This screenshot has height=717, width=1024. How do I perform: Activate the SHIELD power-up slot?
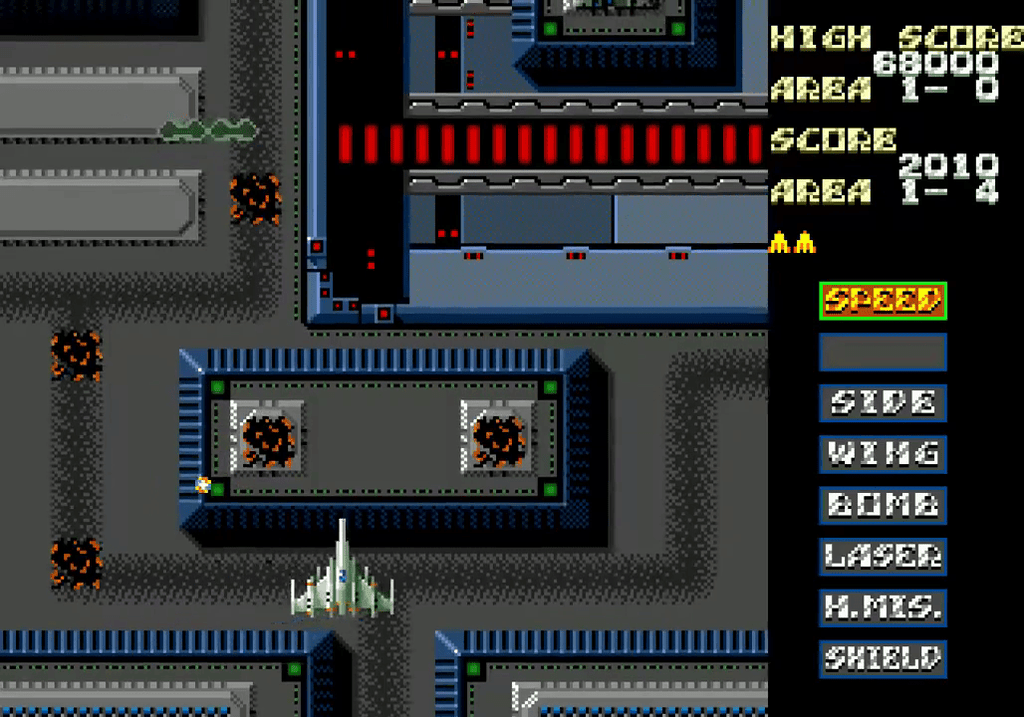click(883, 658)
